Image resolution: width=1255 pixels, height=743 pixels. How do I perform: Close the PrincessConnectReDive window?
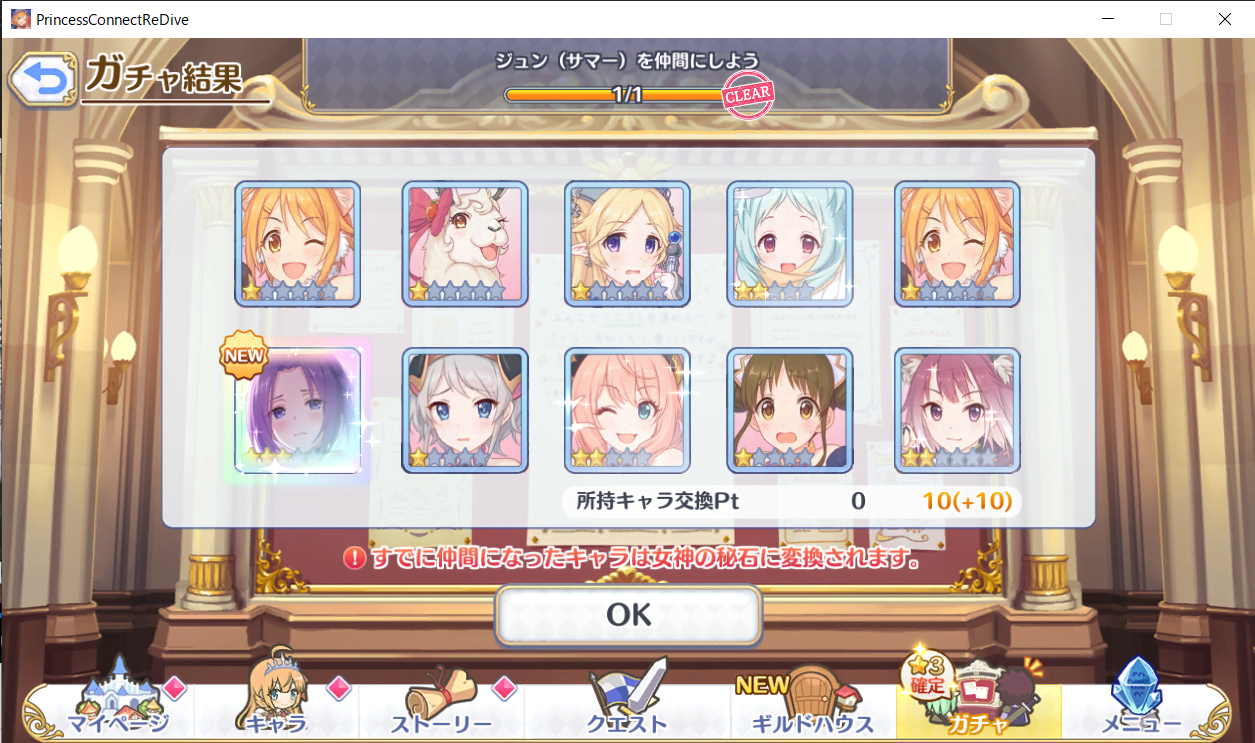tap(1224, 19)
